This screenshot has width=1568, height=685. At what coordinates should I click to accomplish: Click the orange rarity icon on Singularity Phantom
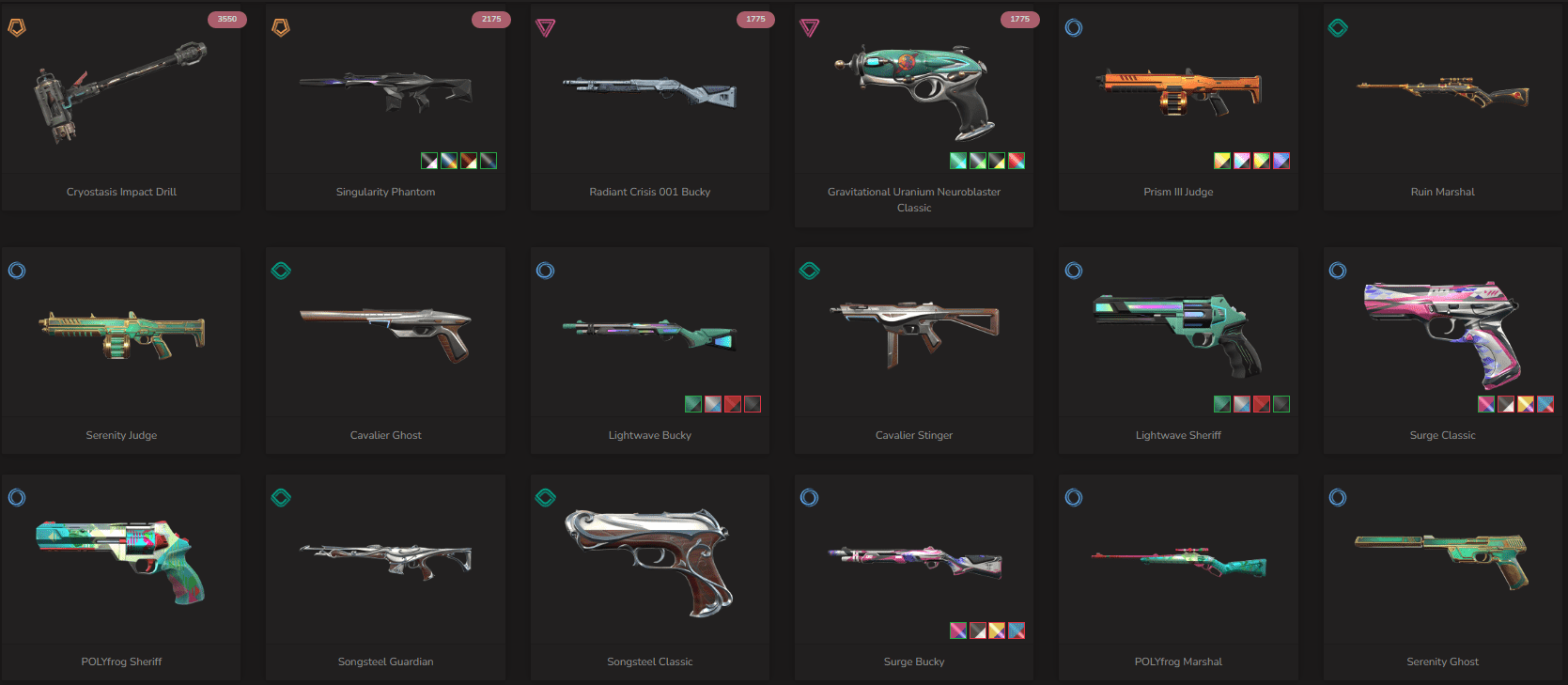click(x=280, y=27)
